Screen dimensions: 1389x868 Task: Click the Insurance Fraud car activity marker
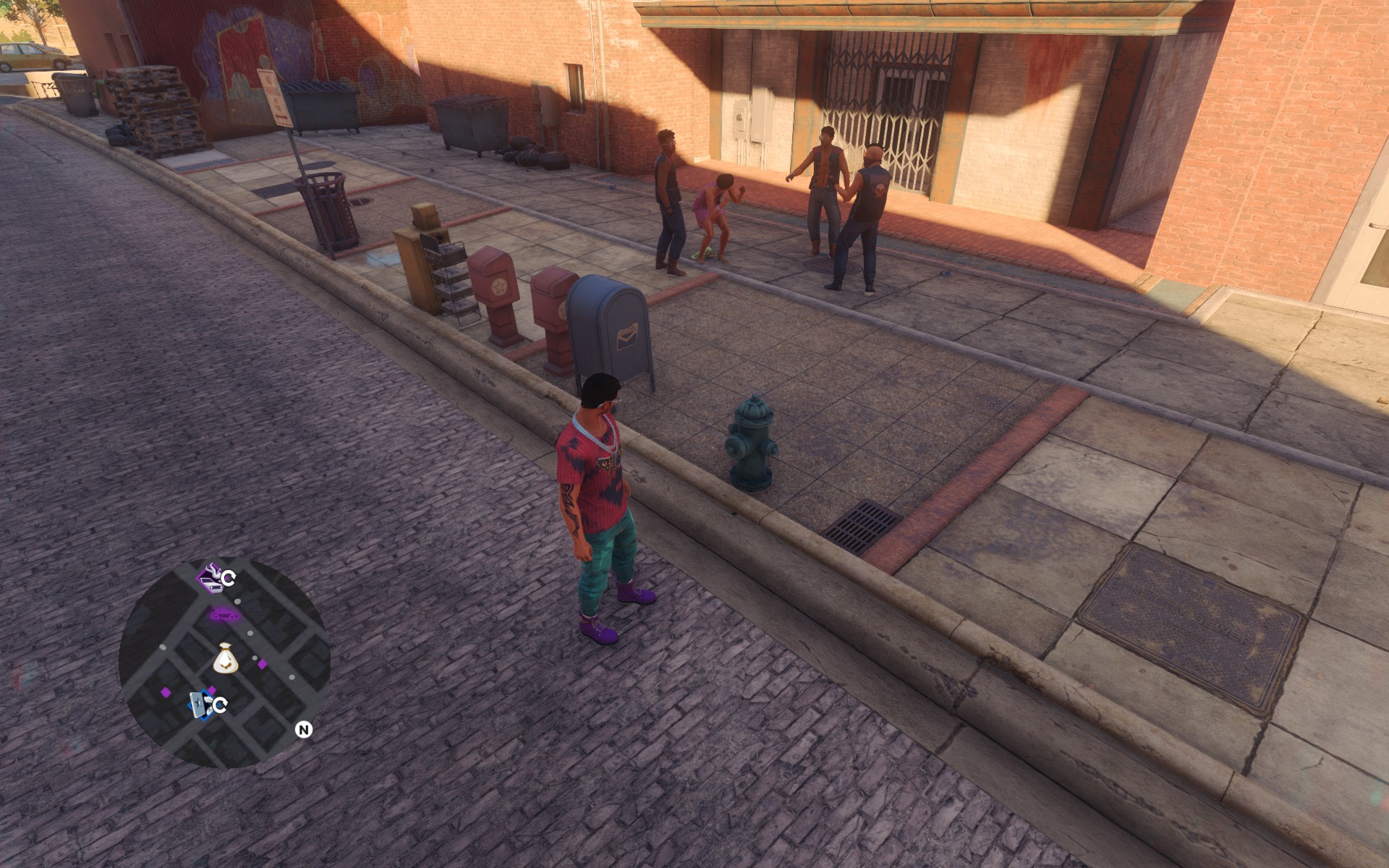pos(211,577)
